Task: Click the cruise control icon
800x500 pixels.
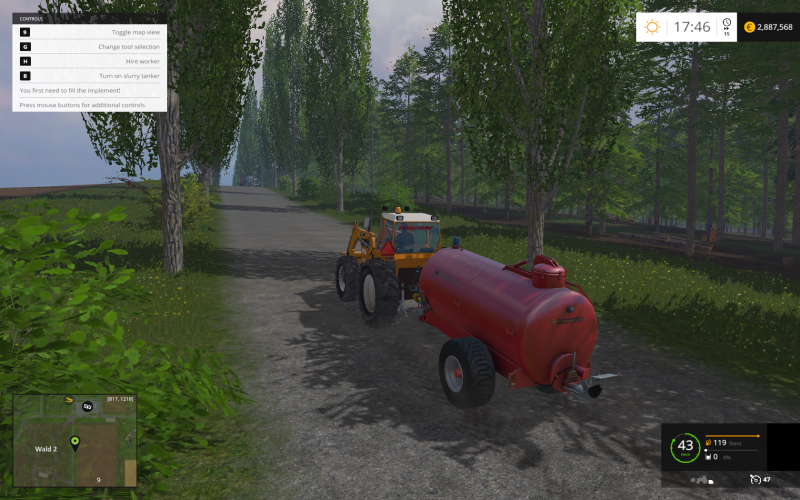Action: tap(755, 480)
